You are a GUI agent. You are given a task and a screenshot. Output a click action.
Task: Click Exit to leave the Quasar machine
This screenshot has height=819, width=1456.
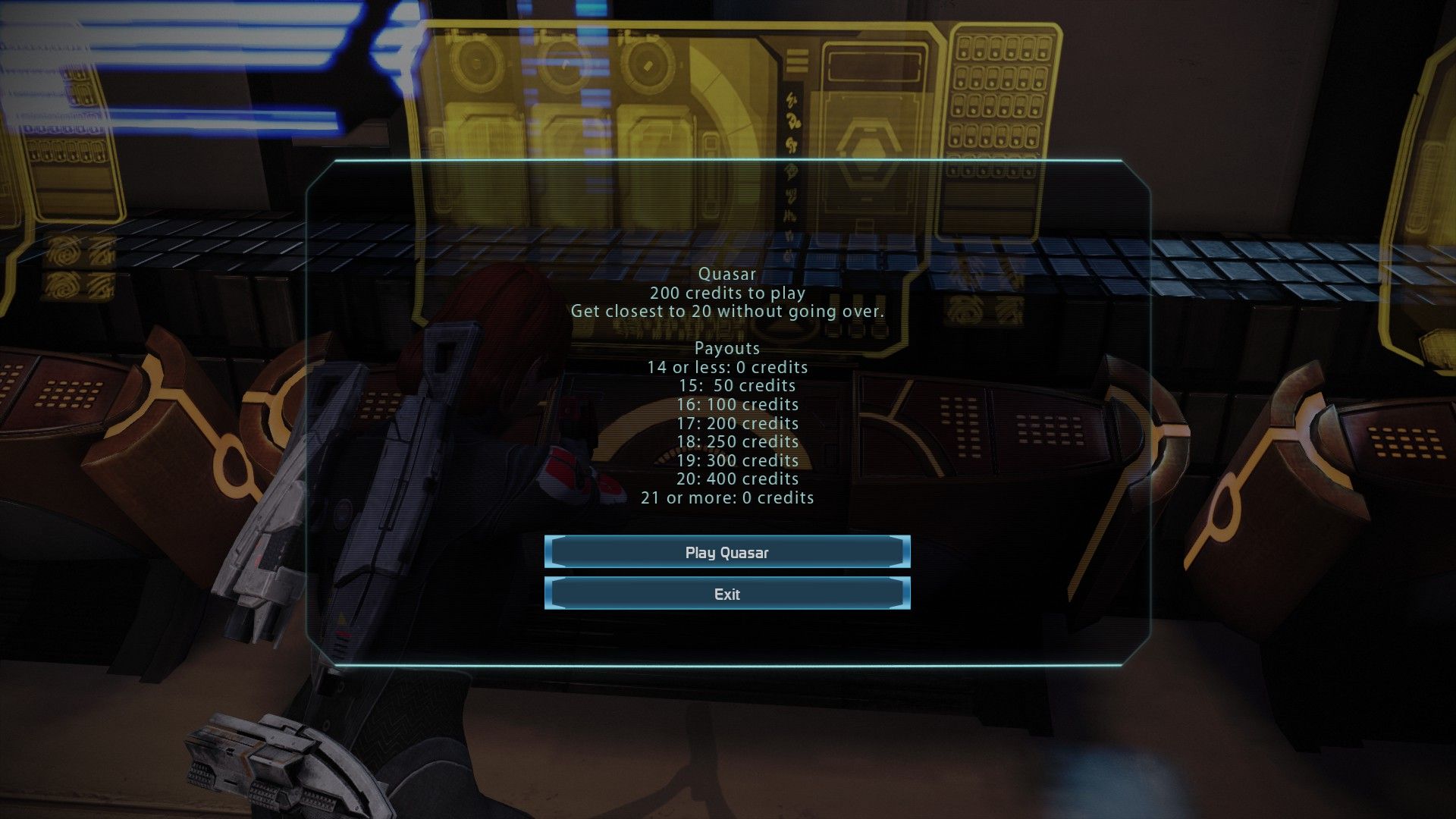coord(726,595)
